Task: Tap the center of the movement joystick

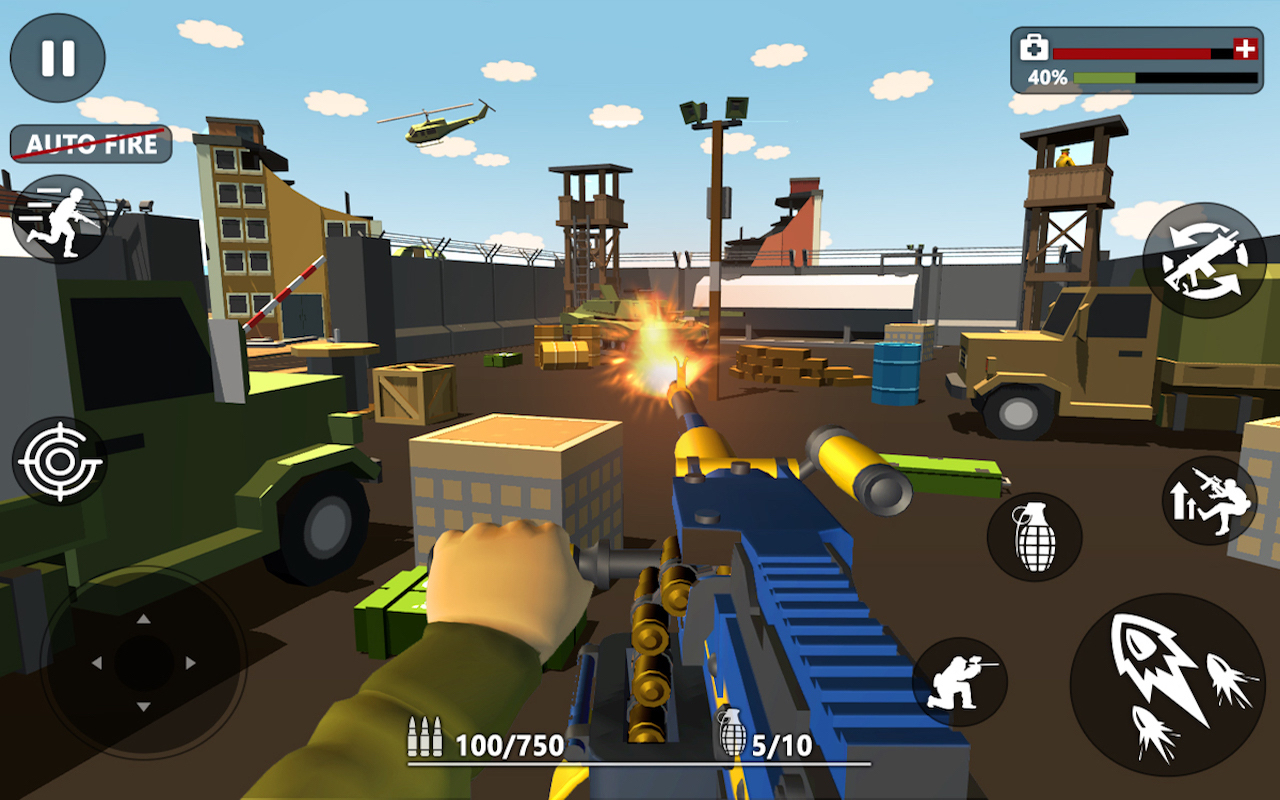Action: tap(144, 663)
